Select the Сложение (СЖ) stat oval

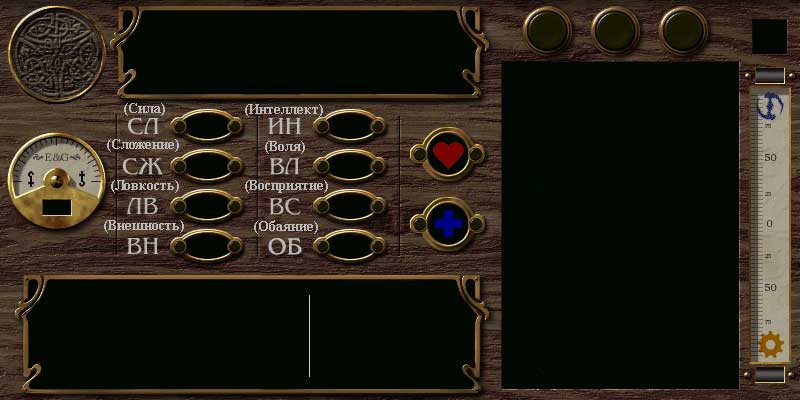click(x=207, y=166)
